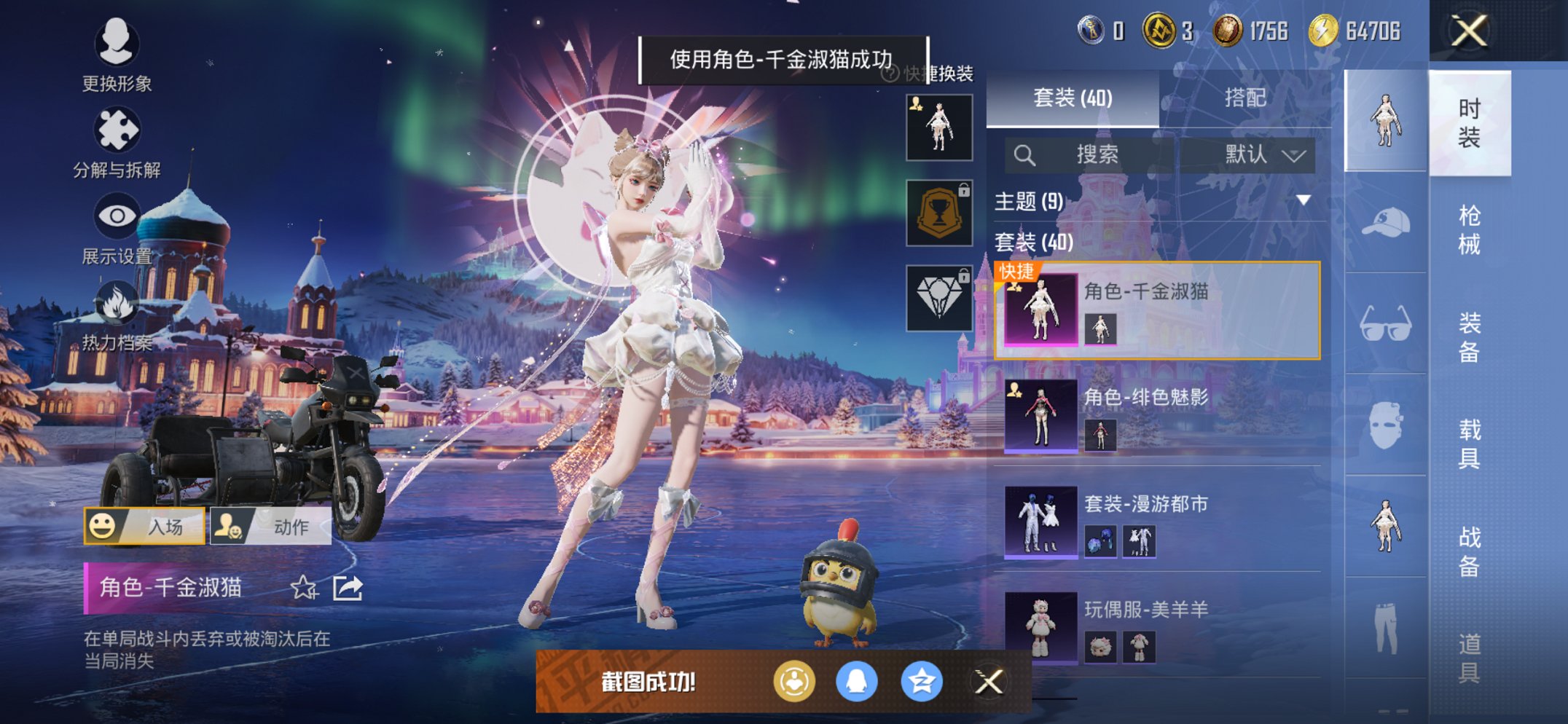Share screenshot via the QQ icon
Screen dimensions: 1568x724
point(856,681)
